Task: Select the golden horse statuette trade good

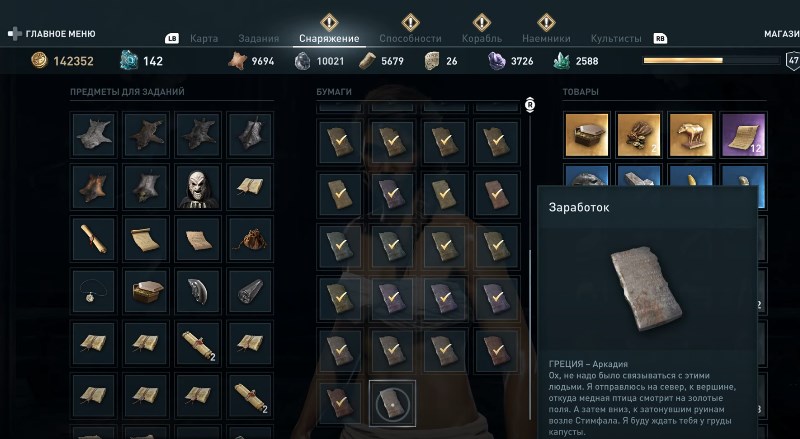Action: coord(691,134)
